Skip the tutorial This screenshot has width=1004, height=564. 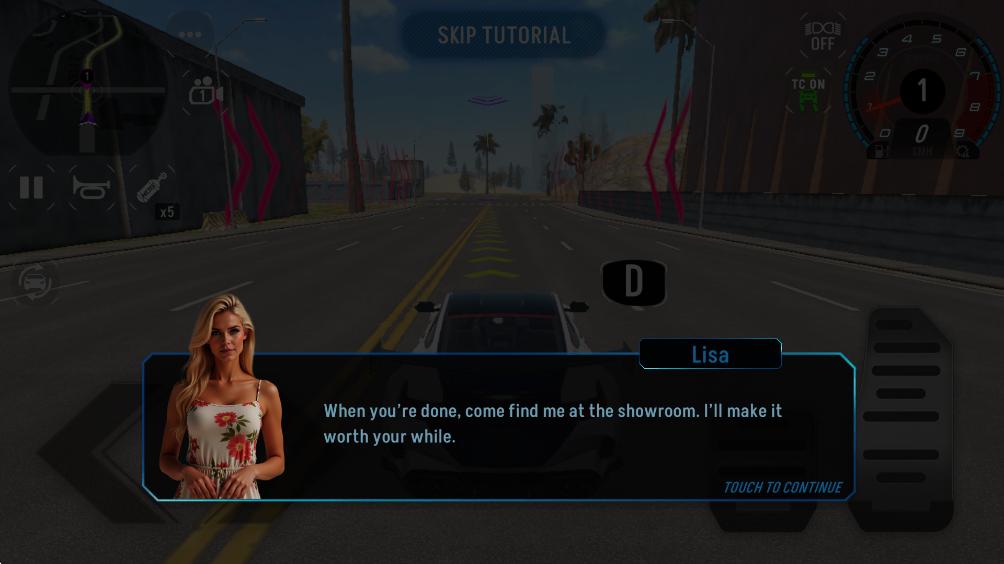point(504,35)
